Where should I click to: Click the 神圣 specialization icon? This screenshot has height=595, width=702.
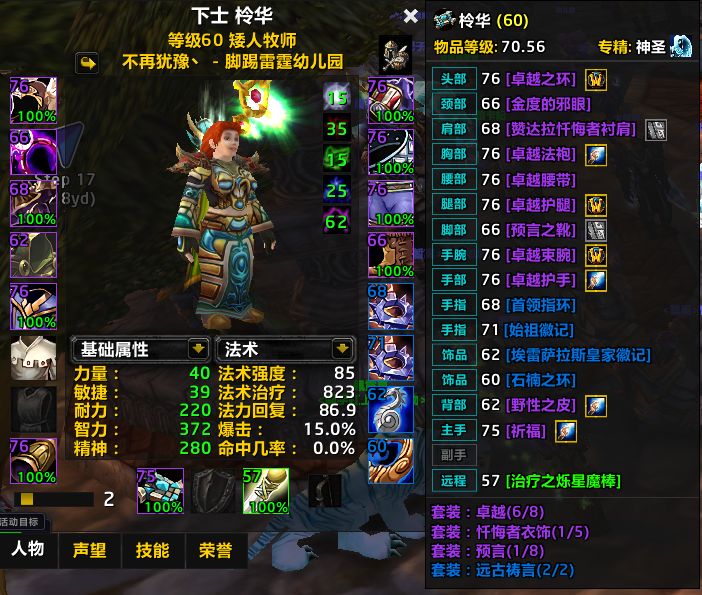pos(681,46)
